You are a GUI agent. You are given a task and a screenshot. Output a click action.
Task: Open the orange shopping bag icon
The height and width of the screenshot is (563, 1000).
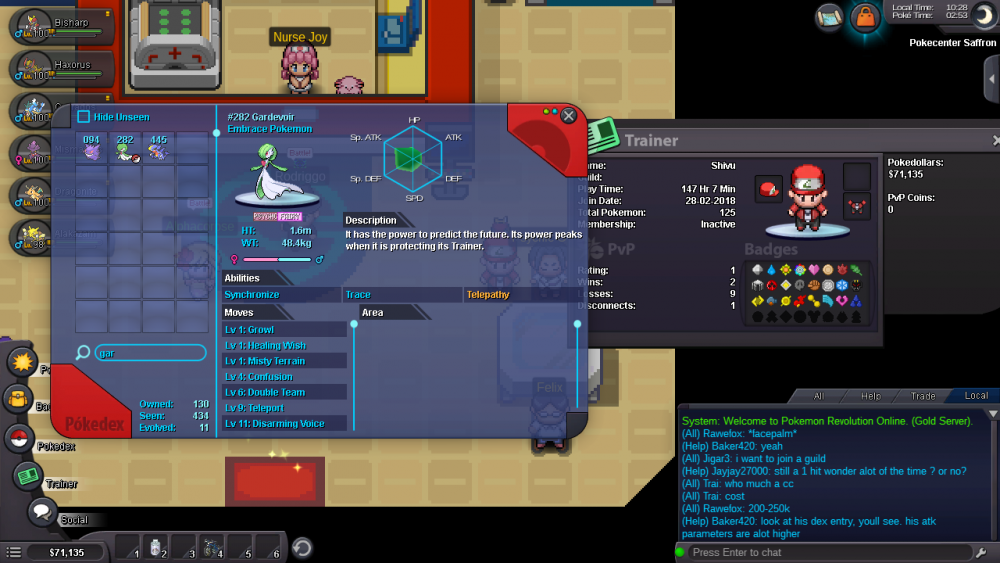tap(864, 17)
